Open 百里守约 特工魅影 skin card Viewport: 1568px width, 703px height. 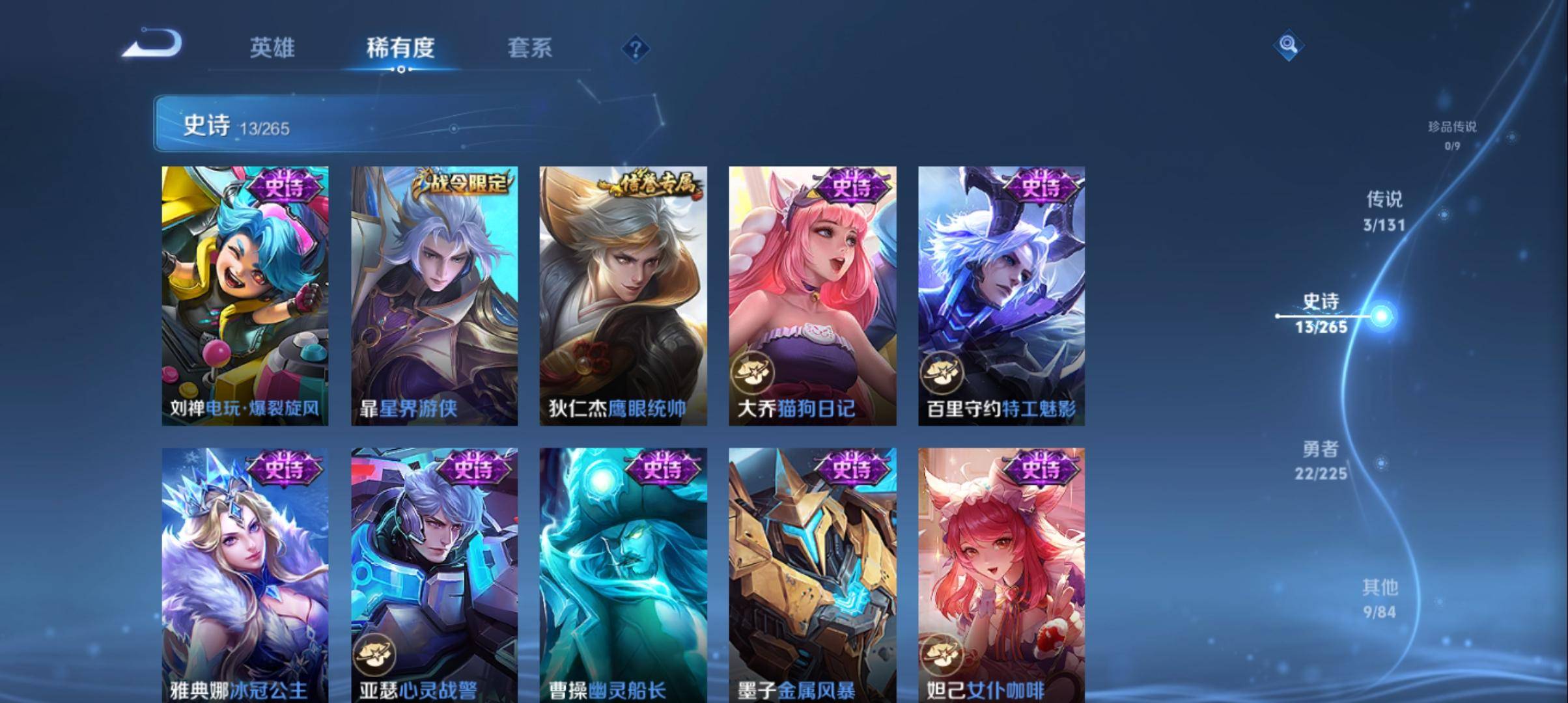tap(1001, 296)
